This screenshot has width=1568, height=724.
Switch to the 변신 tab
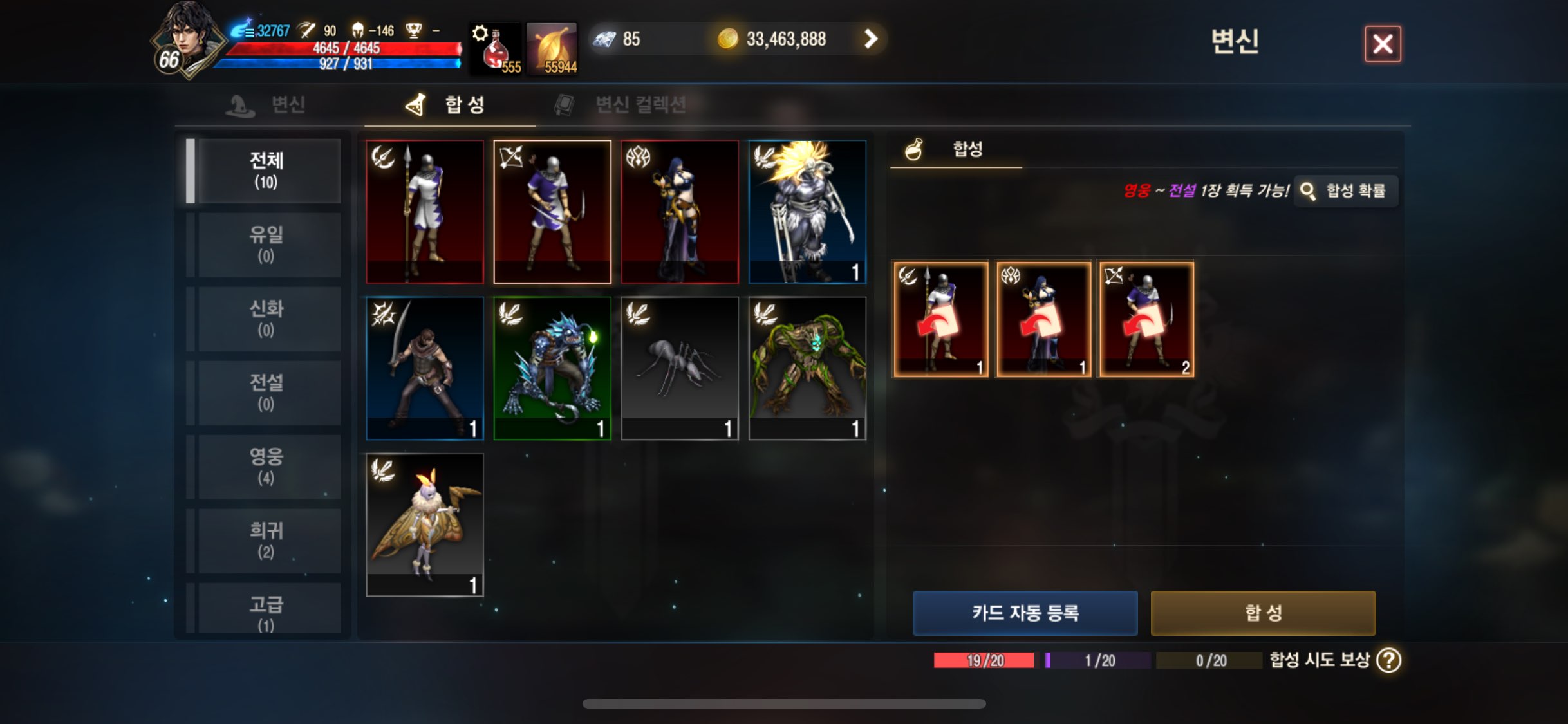tap(266, 104)
